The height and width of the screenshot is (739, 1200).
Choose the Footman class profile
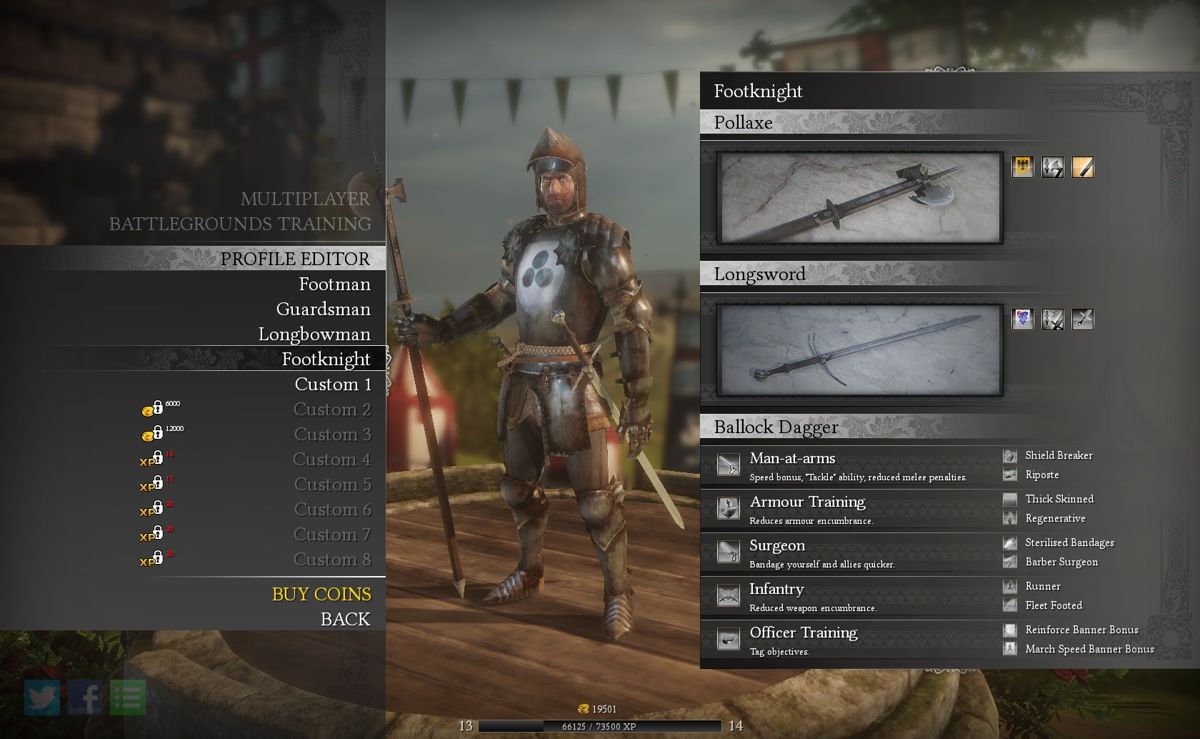334,285
